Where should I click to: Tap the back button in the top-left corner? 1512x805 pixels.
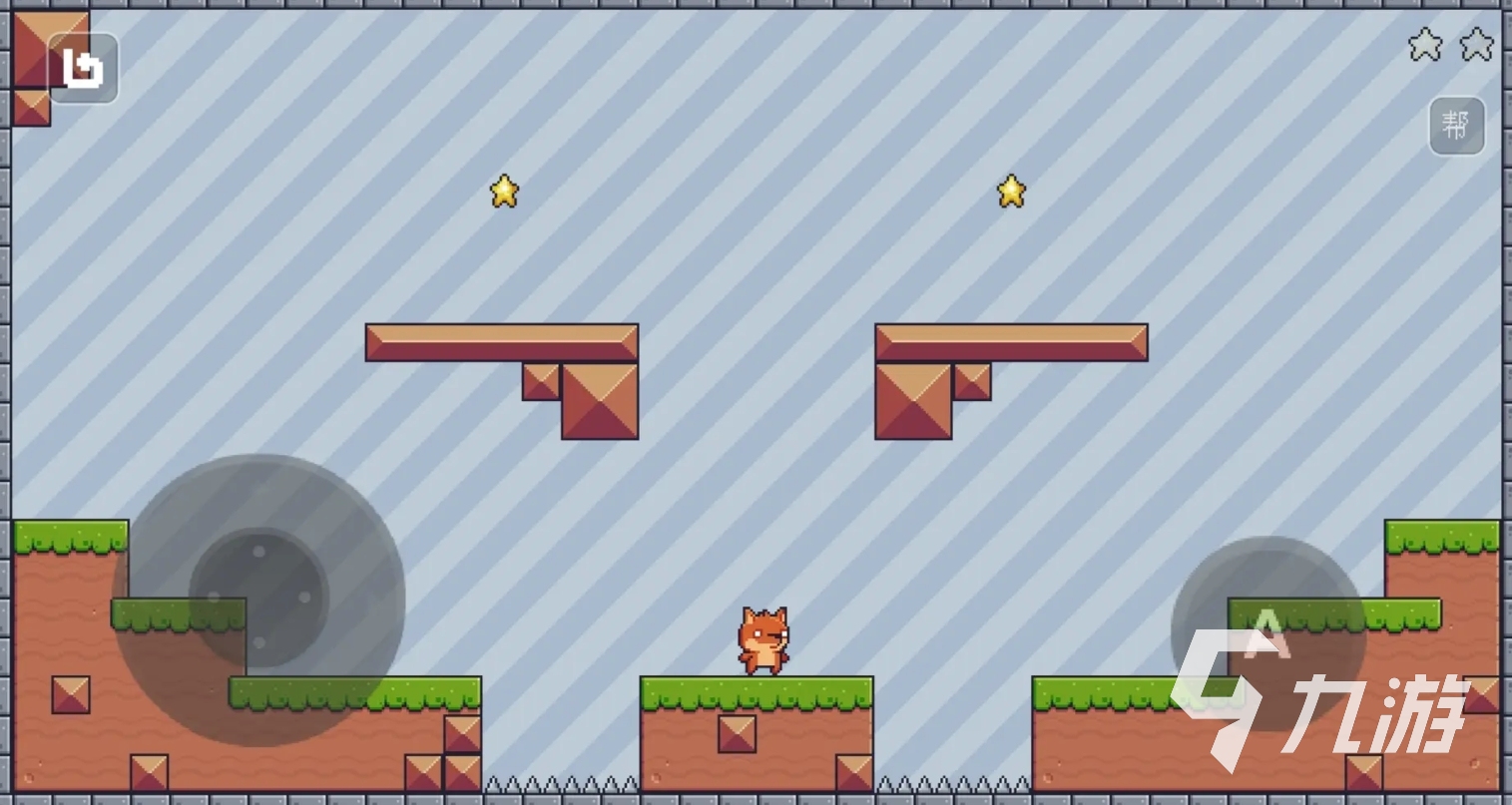83,68
